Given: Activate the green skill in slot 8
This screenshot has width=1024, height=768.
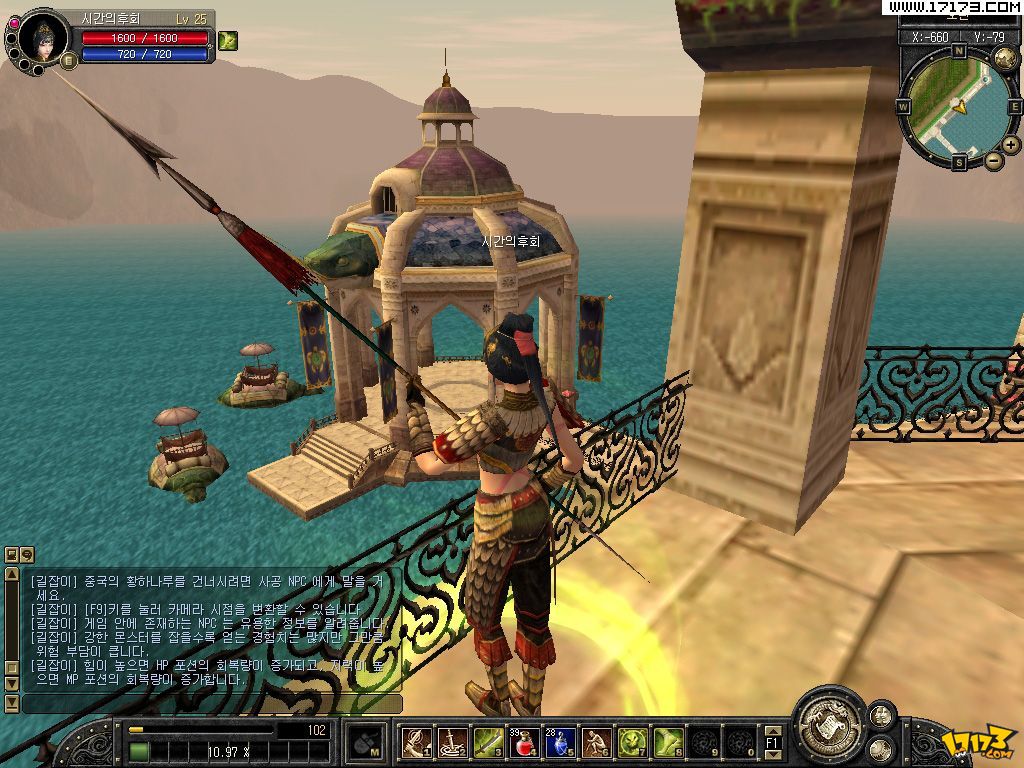Looking at the screenshot, I should [x=668, y=742].
